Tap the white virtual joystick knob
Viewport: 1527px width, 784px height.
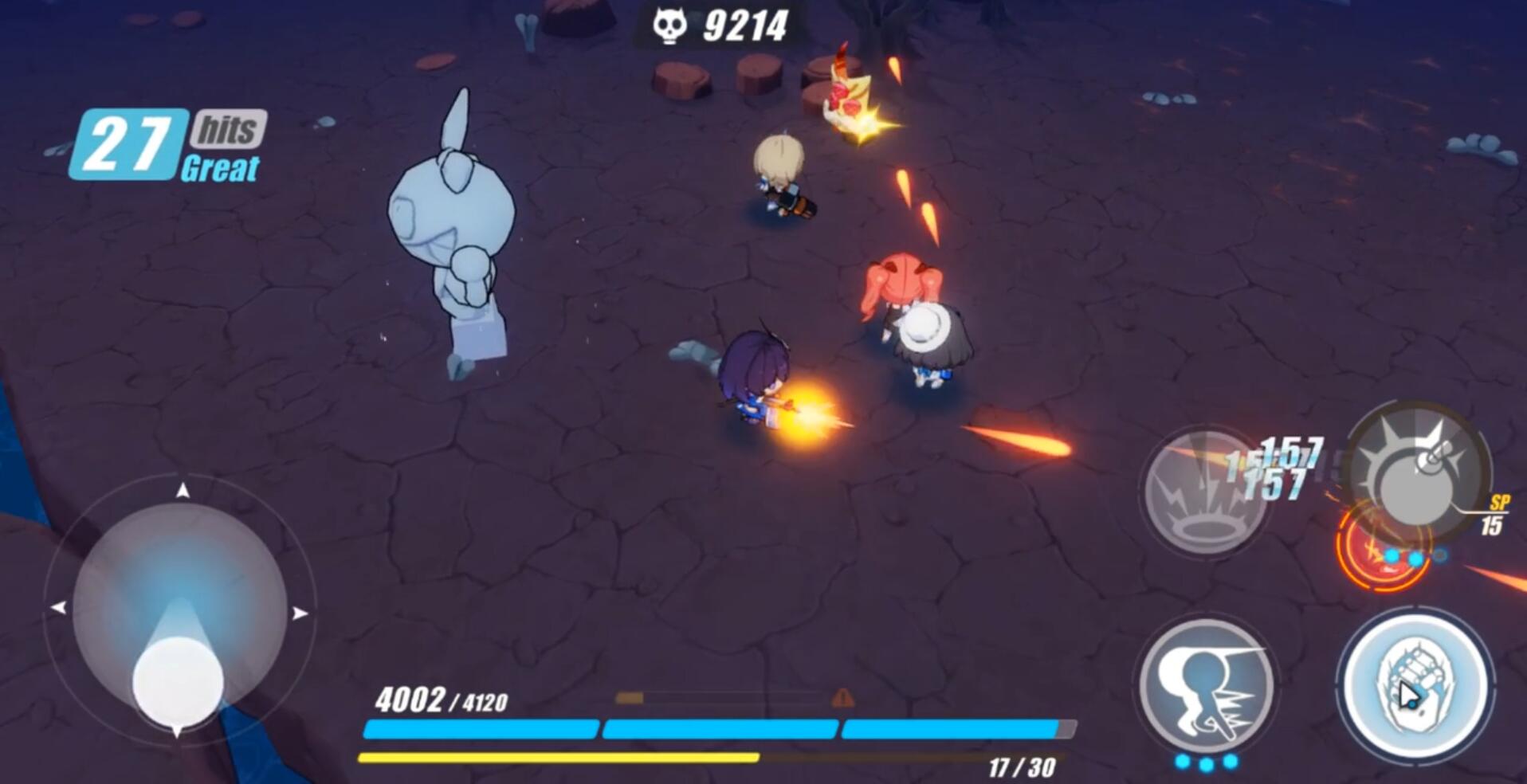[x=178, y=682]
